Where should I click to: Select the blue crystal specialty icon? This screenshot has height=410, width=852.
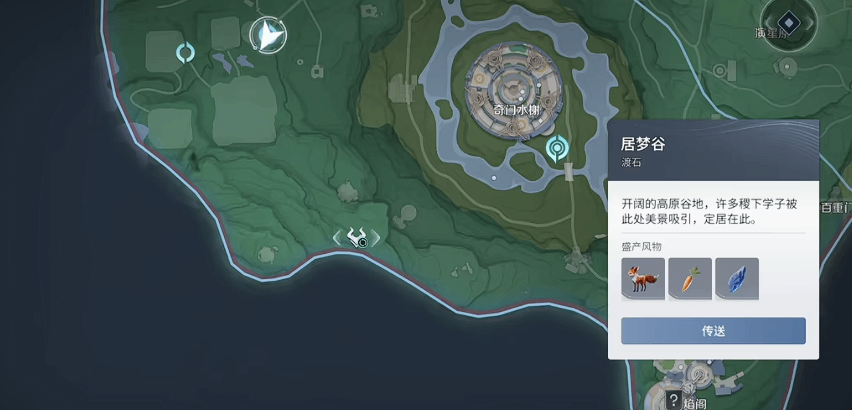click(x=737, y=279)
